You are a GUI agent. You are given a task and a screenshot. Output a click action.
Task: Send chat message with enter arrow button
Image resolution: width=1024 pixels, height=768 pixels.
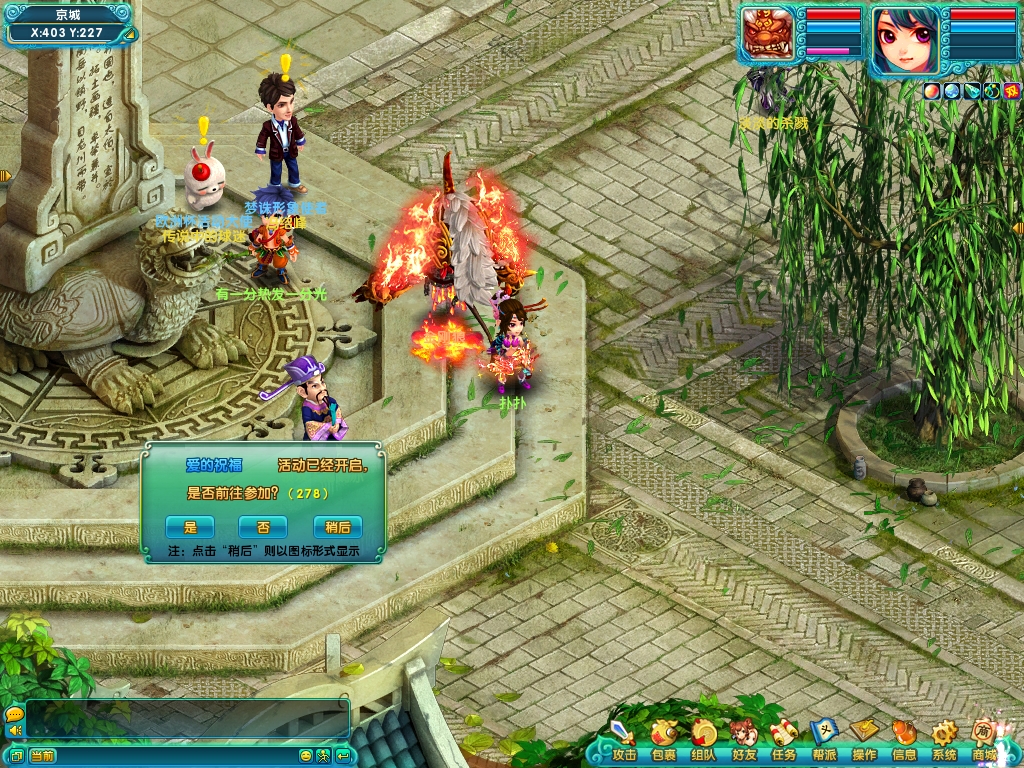[x=343, y=755]
